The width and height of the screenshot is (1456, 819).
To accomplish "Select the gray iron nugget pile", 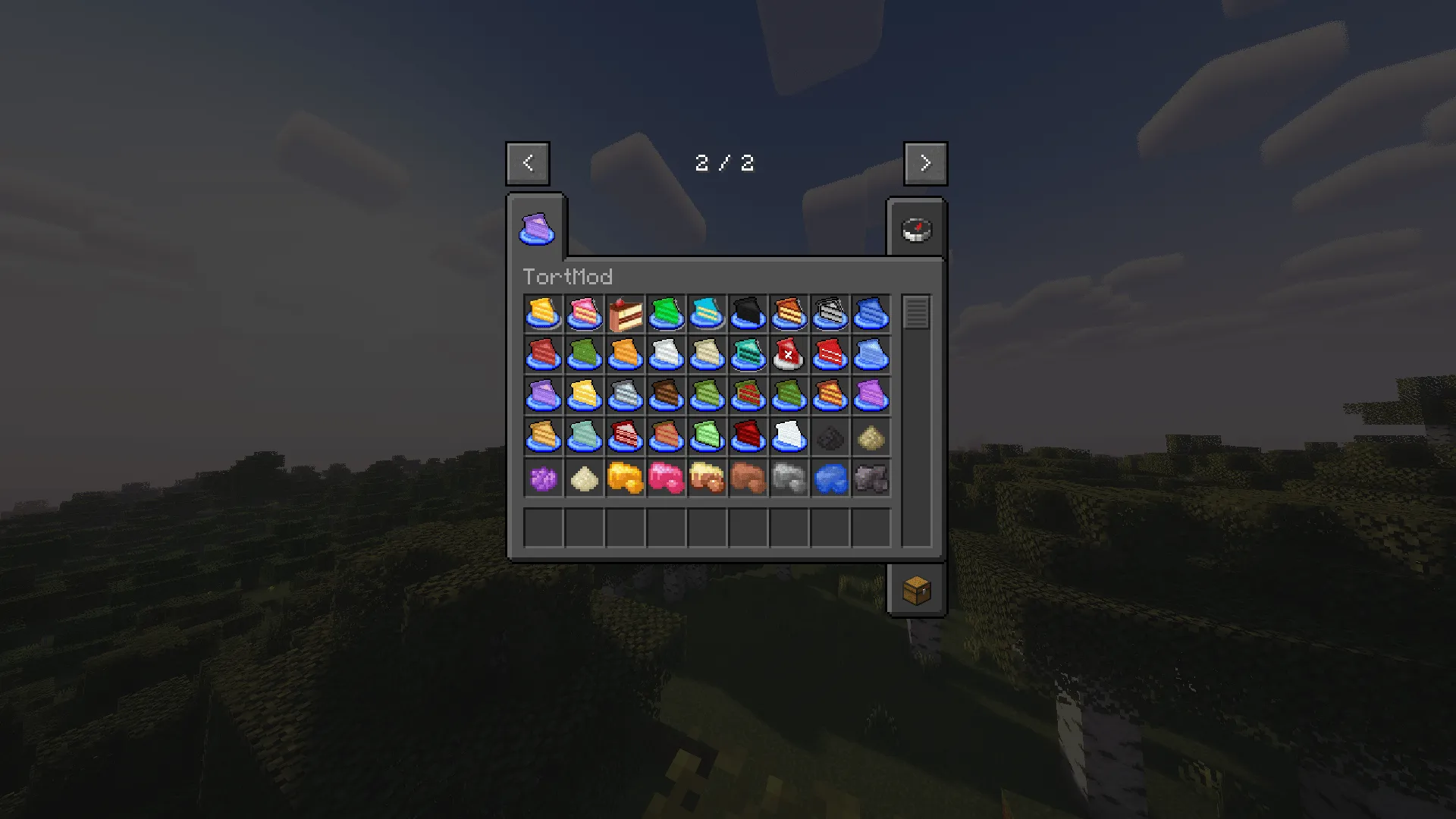I will coord(788,479).
